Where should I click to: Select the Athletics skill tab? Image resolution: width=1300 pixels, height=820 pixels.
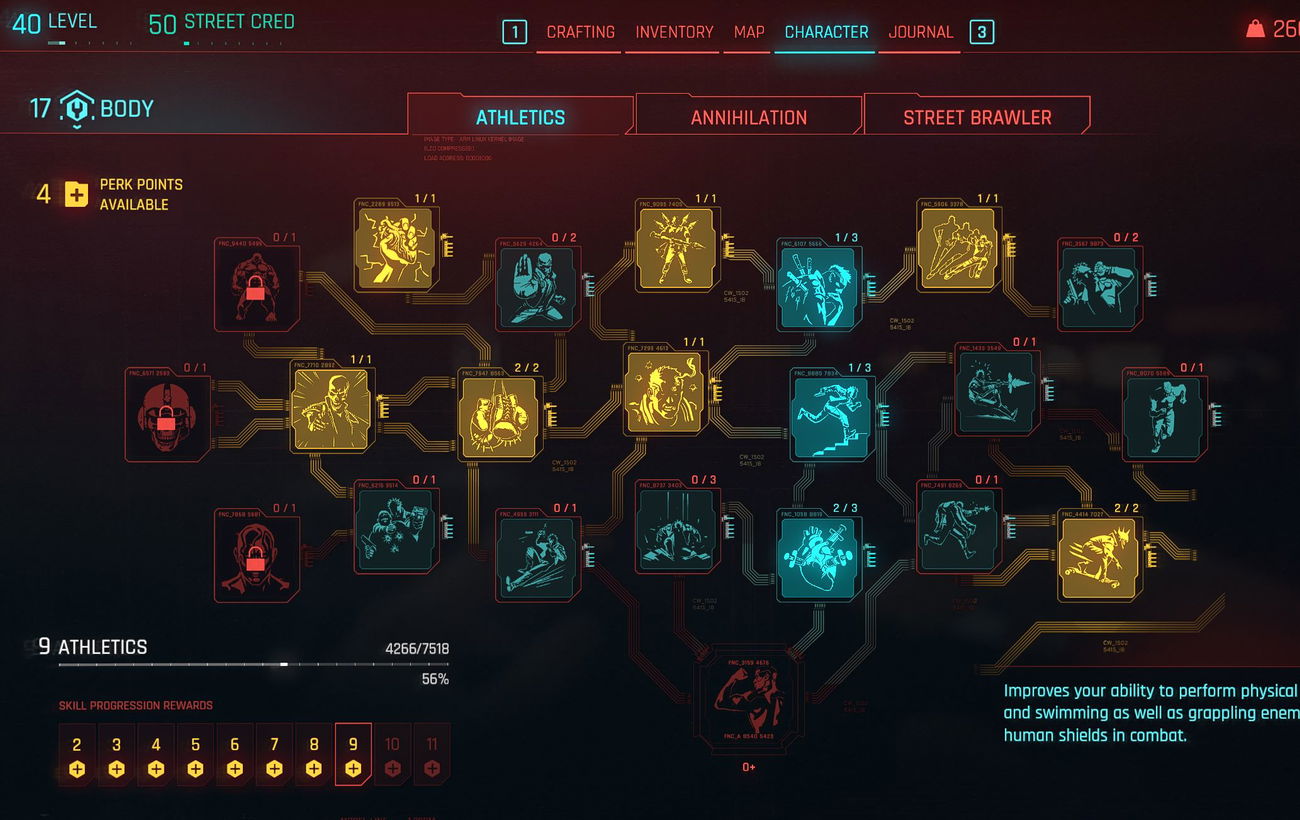tap(520, 117)
